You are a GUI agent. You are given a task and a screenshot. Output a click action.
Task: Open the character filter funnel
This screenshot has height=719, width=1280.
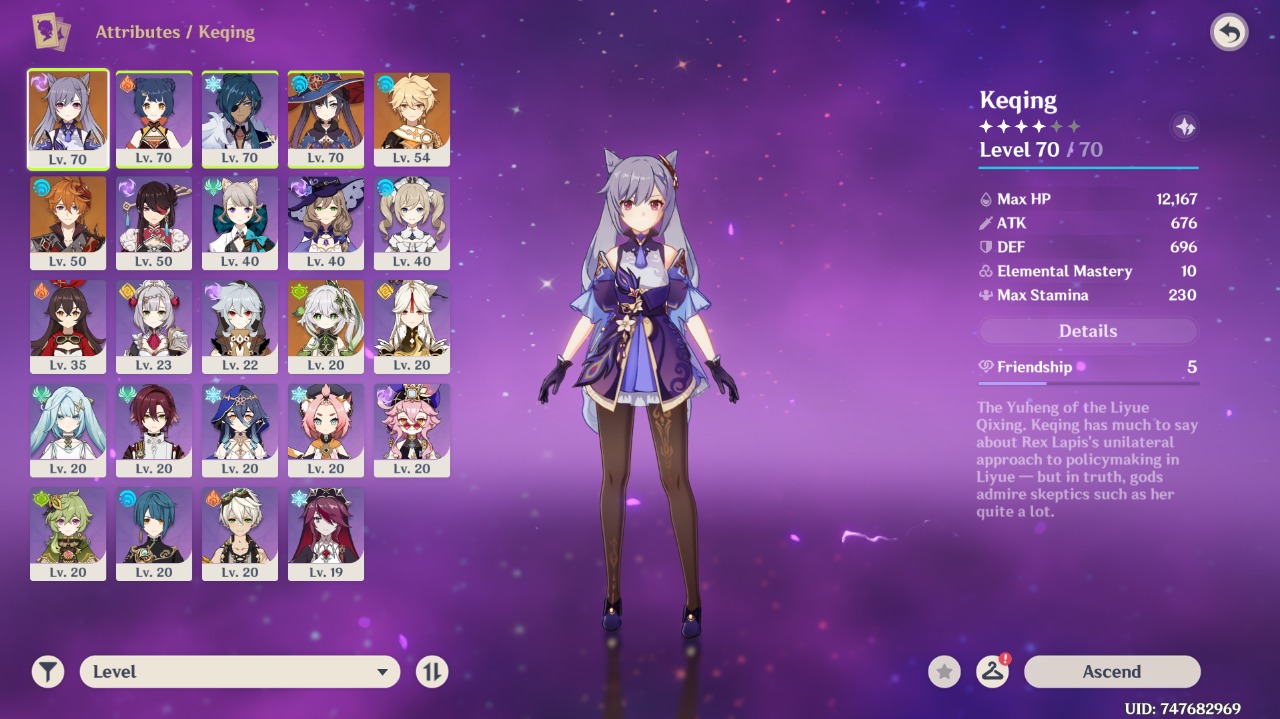47,672
